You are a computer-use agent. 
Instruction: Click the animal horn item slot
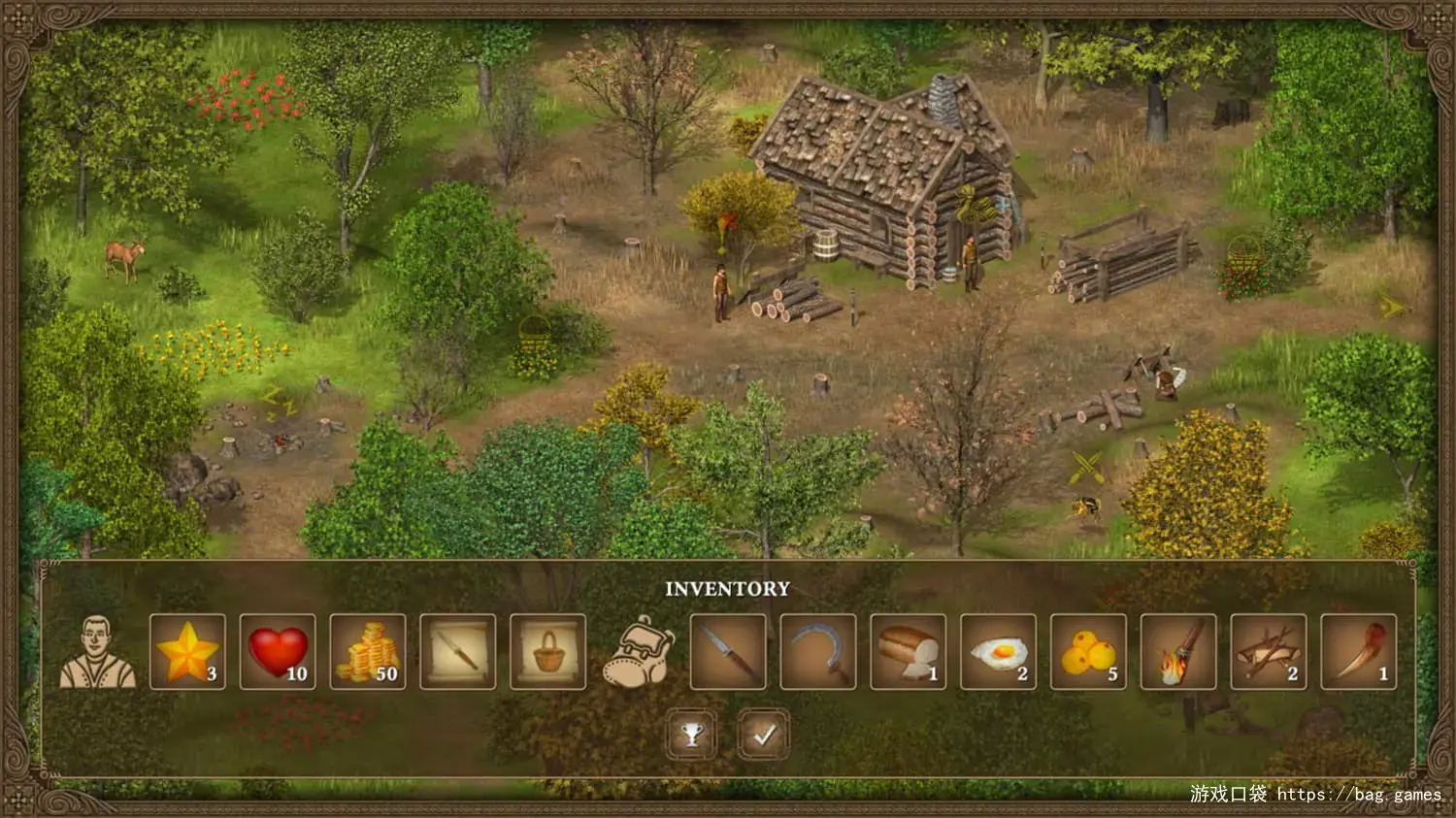click(1359, 652)
